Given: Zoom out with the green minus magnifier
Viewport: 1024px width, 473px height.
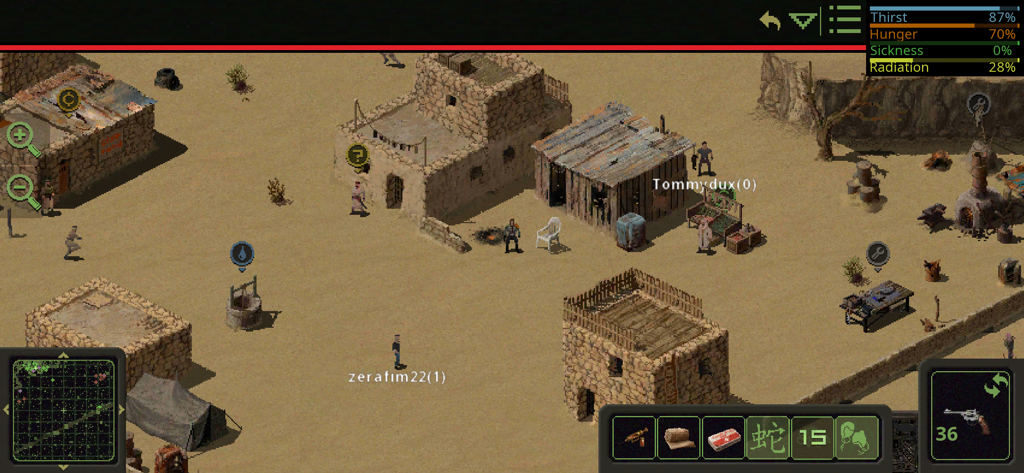Looking at the screenshot, I should [x=22, y=187].
